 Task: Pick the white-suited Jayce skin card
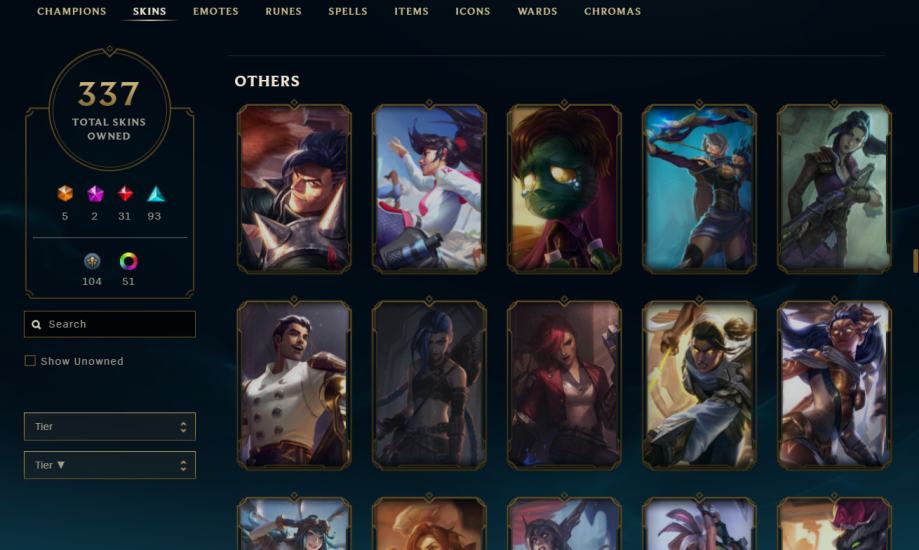tap(294, 385)
